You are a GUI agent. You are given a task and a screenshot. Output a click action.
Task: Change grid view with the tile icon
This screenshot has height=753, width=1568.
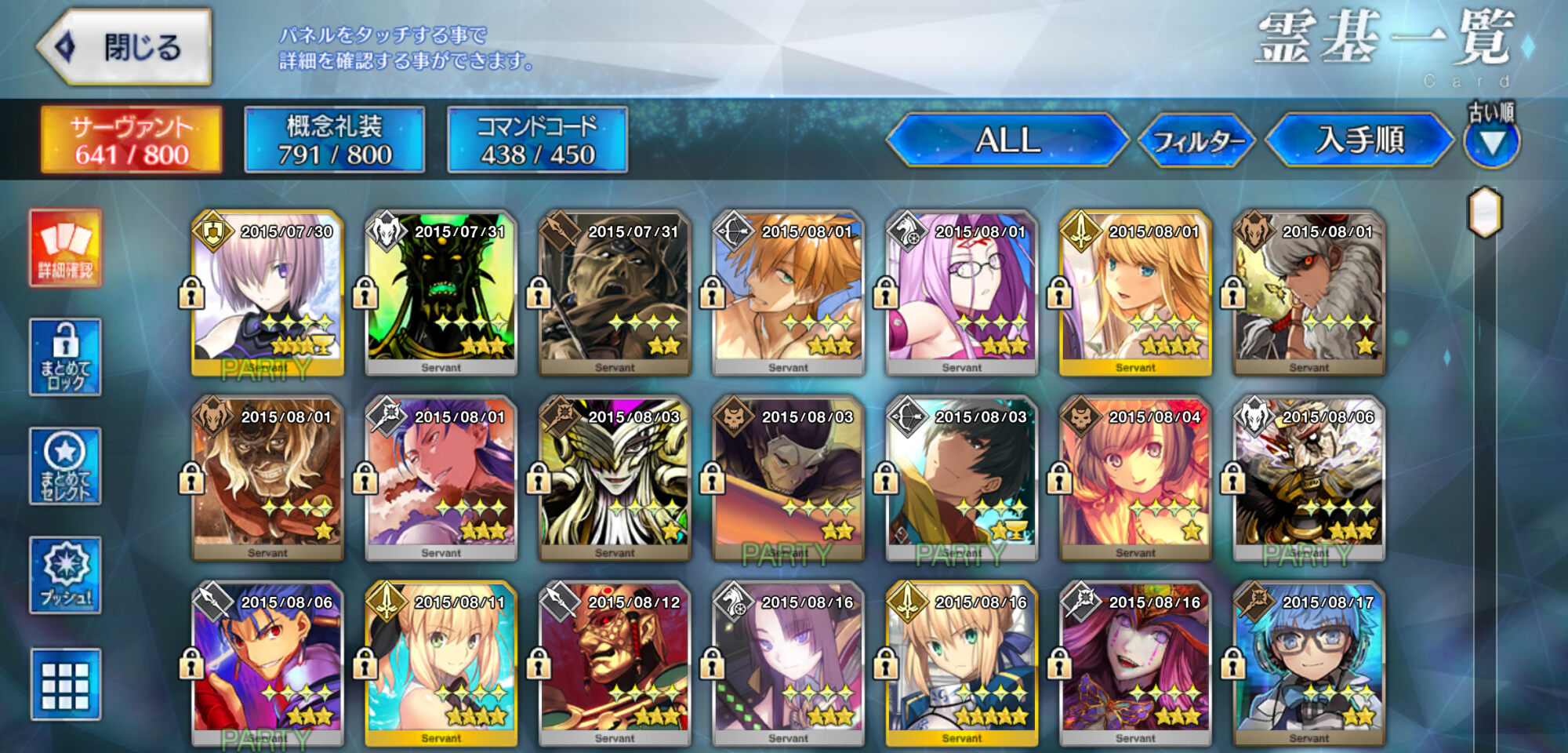point(66,684)
